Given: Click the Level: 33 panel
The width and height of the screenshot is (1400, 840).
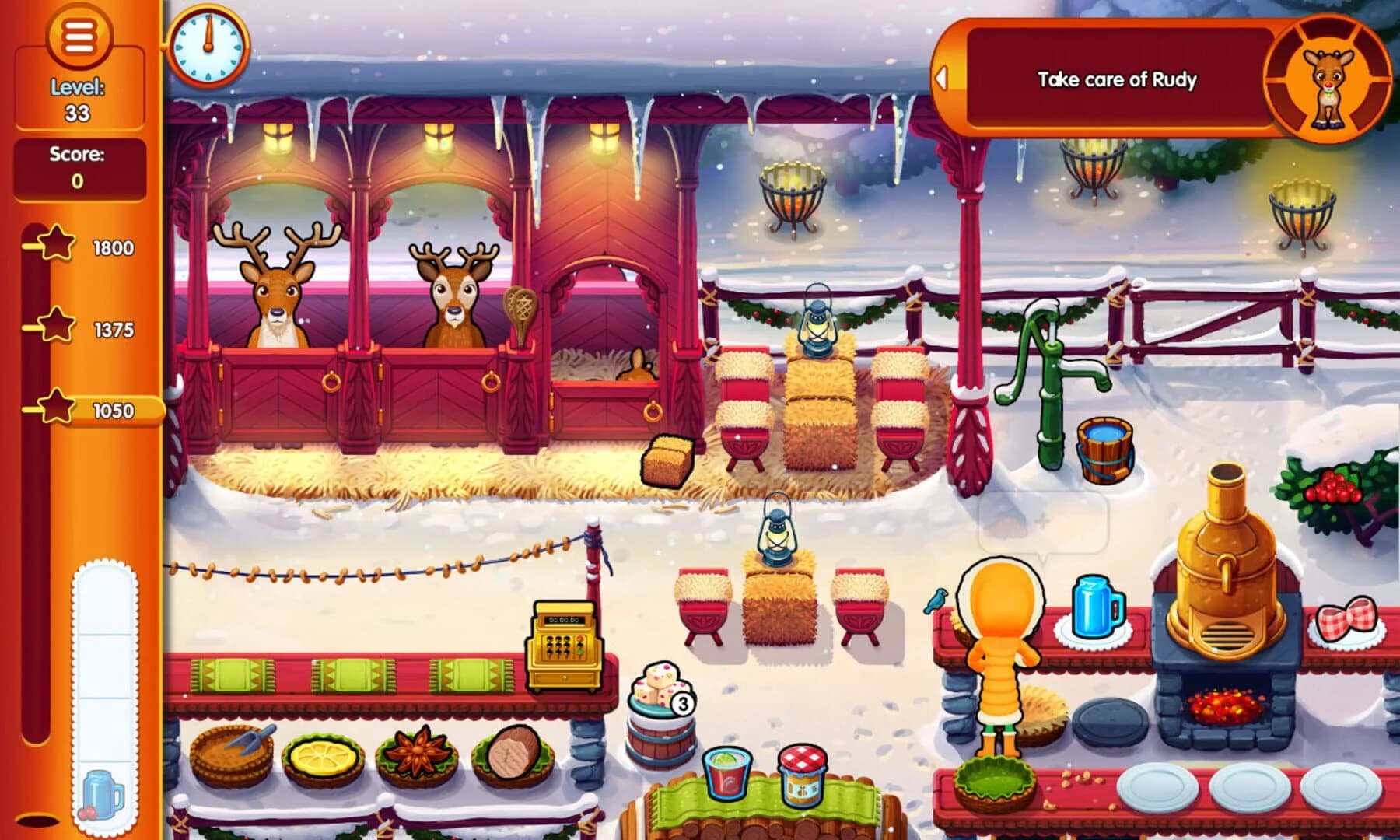Looking at the screenshot, I should coord(78,99).
